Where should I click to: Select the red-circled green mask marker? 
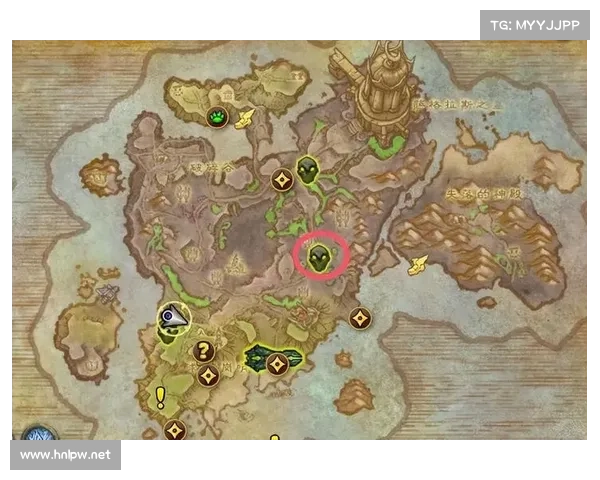320,255
